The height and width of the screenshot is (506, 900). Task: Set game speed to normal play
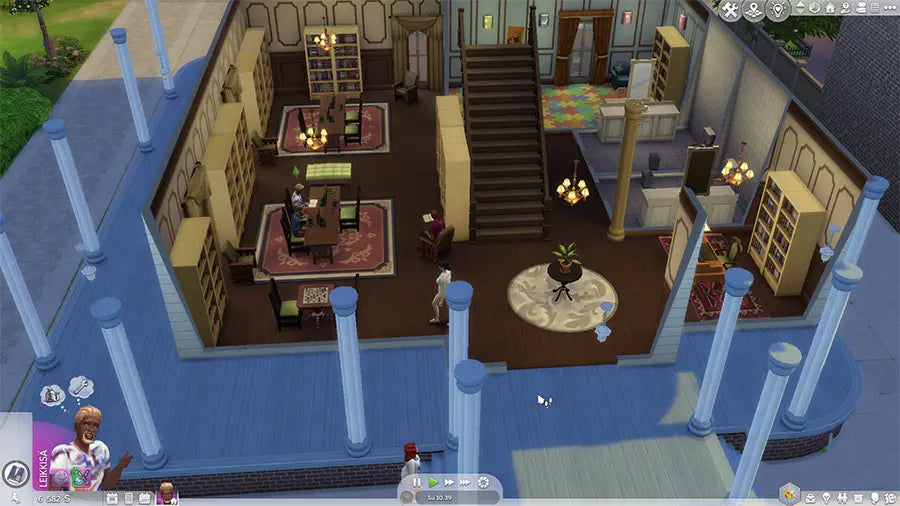coord(433,483)
